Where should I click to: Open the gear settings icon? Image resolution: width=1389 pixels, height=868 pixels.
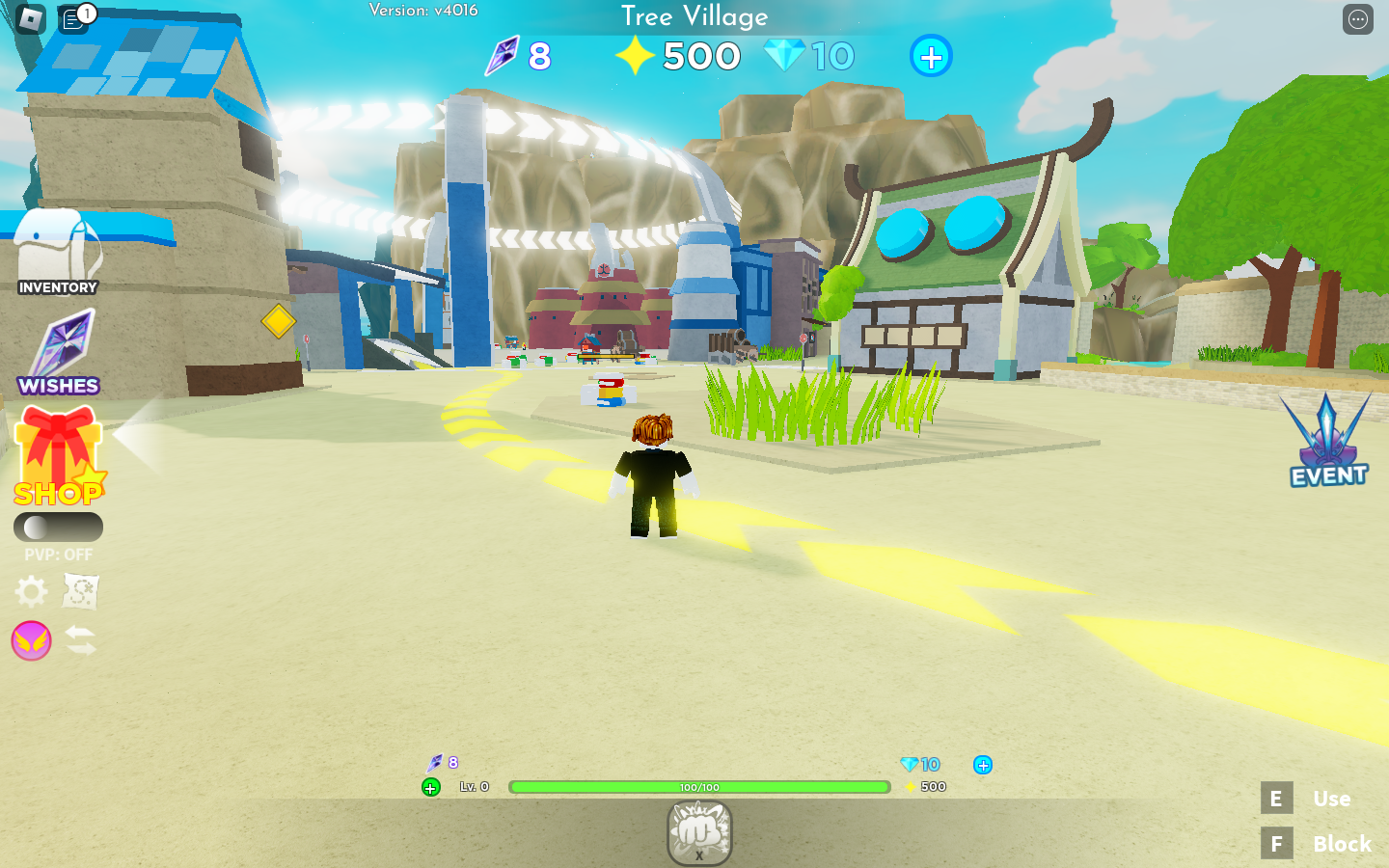[31, 591]
